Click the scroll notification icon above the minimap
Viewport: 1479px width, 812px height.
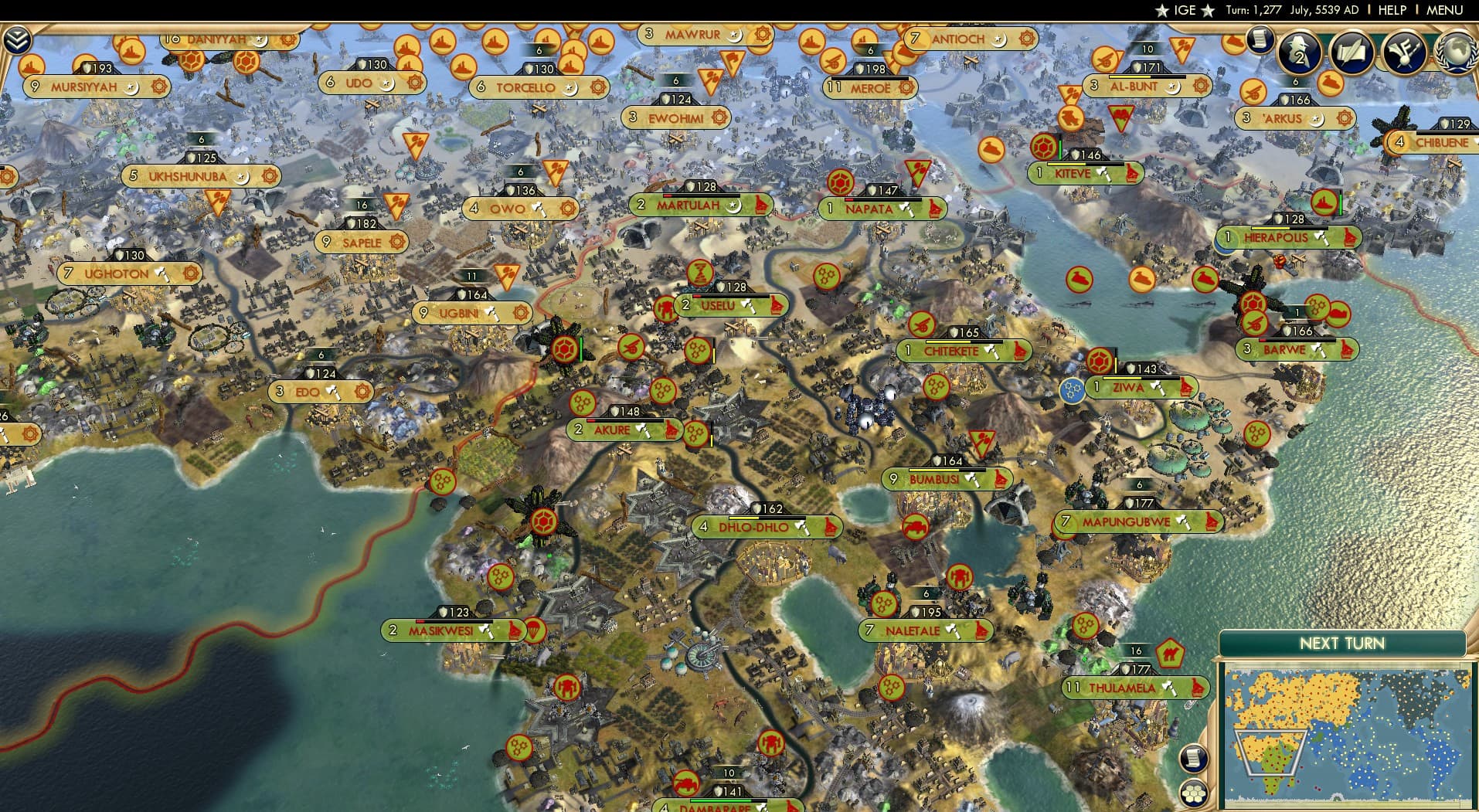pos(1193,757)
